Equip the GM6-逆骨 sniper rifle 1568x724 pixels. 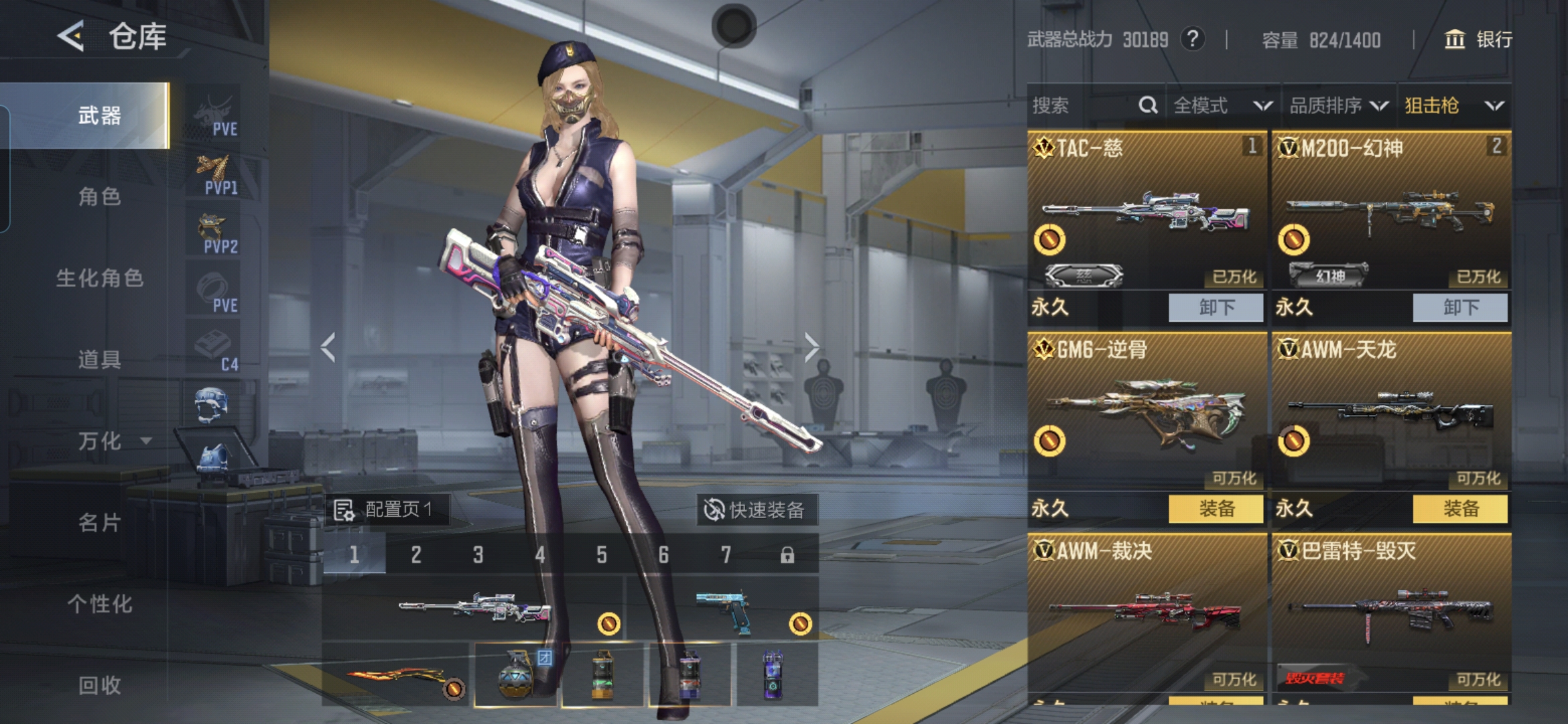(1216, 508)
